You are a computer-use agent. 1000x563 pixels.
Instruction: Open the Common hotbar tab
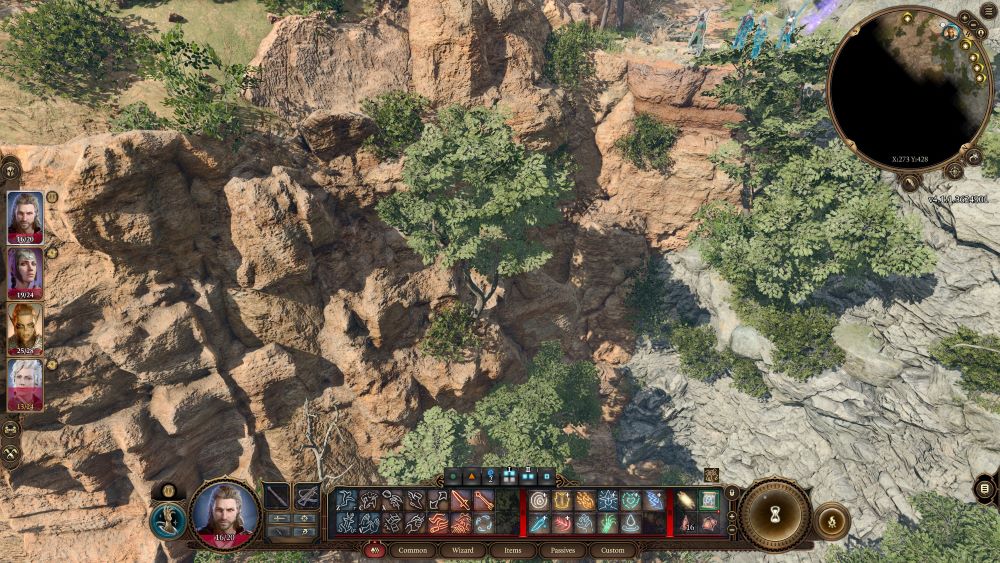(x=412, y=550)
